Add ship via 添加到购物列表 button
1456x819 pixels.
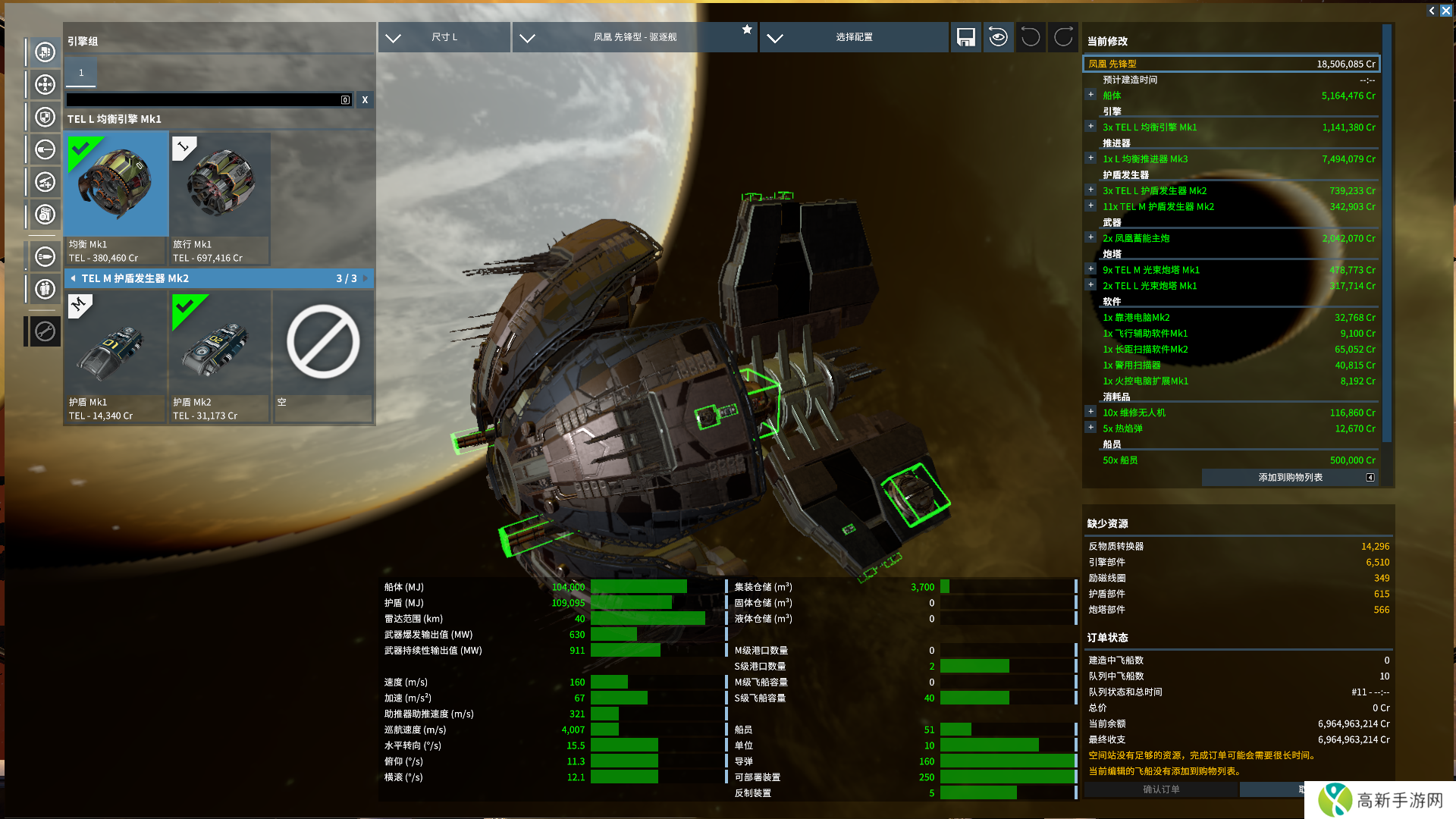click(x=1290, y=477)
